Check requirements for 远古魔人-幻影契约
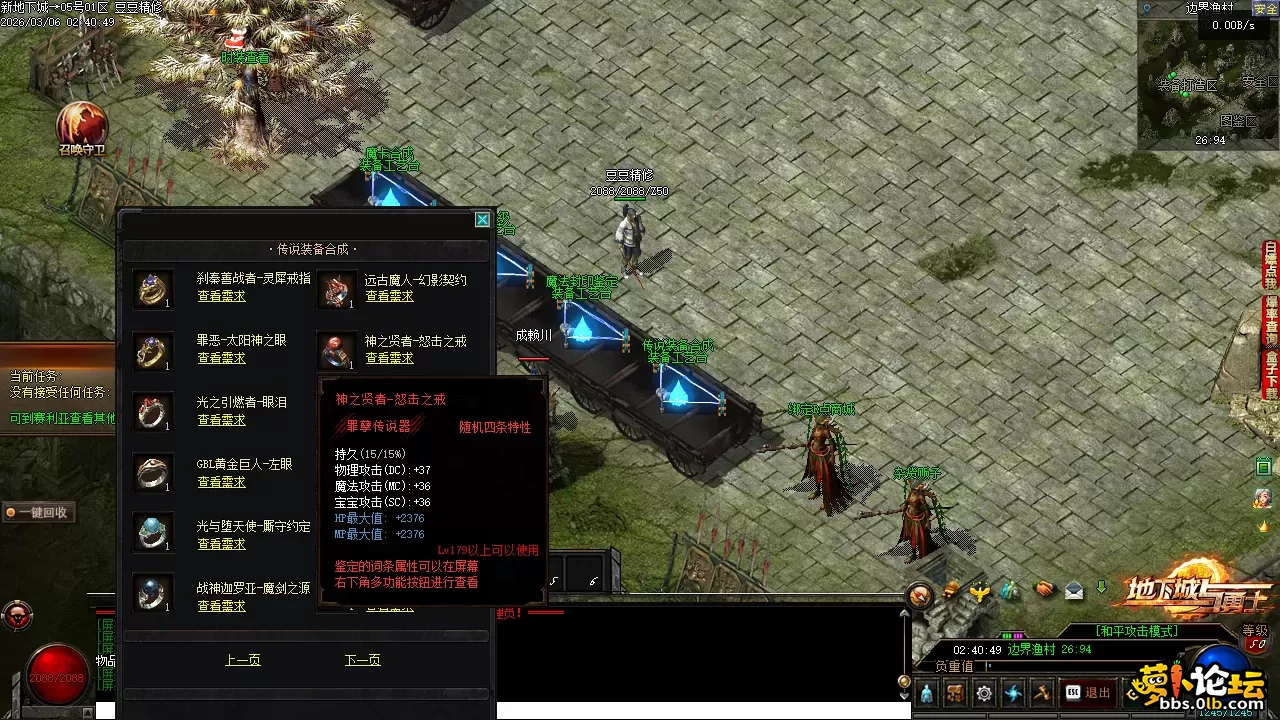Viewport: 1280px width, 720px height. (389, 296)
